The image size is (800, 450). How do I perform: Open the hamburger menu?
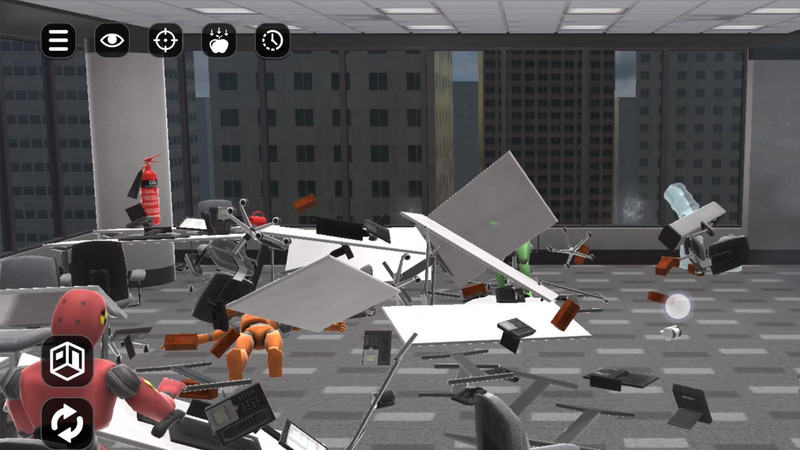[x=59, y=40]
